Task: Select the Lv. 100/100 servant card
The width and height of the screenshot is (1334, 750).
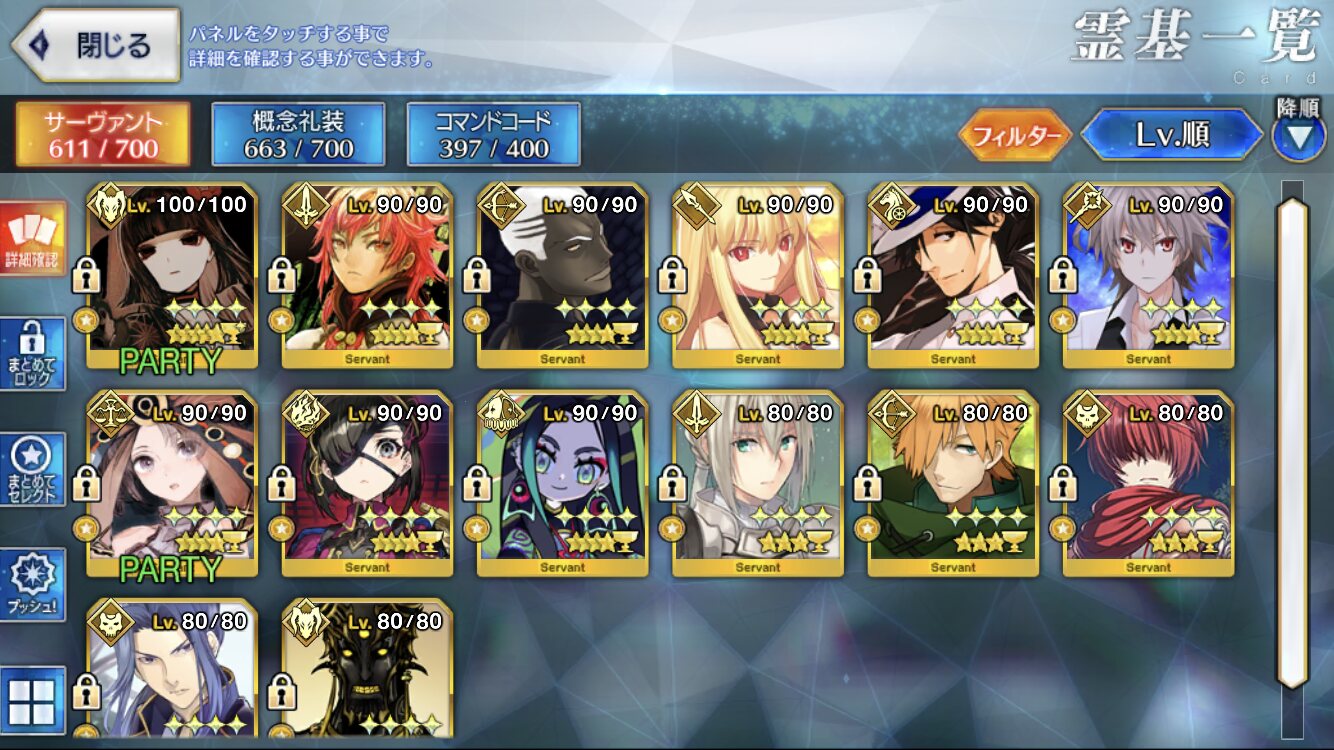Action: (x=171, y=275)
